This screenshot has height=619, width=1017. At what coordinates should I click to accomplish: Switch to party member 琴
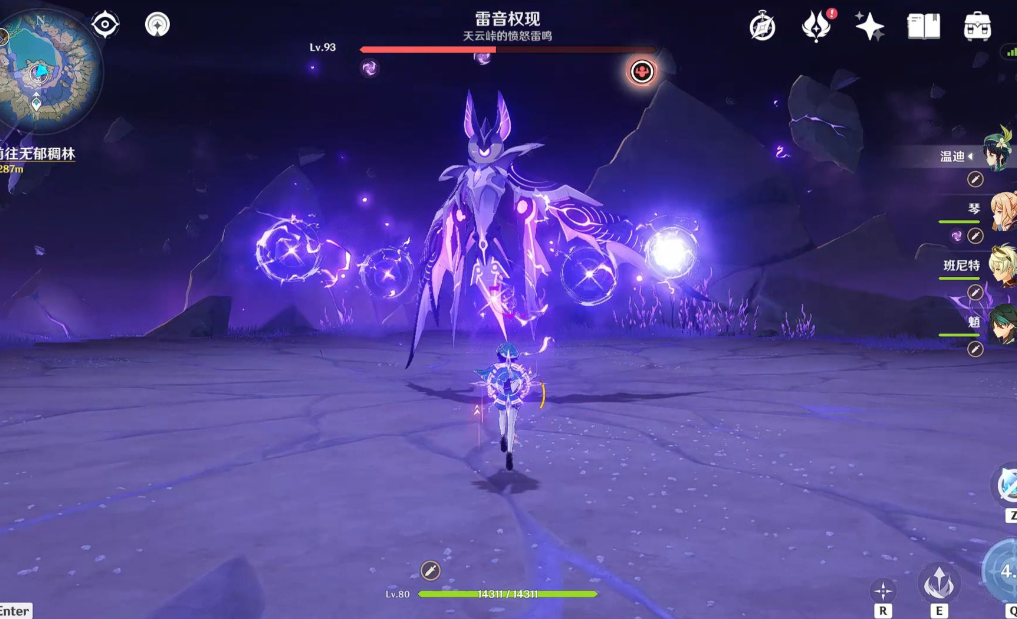point(1000,211)
